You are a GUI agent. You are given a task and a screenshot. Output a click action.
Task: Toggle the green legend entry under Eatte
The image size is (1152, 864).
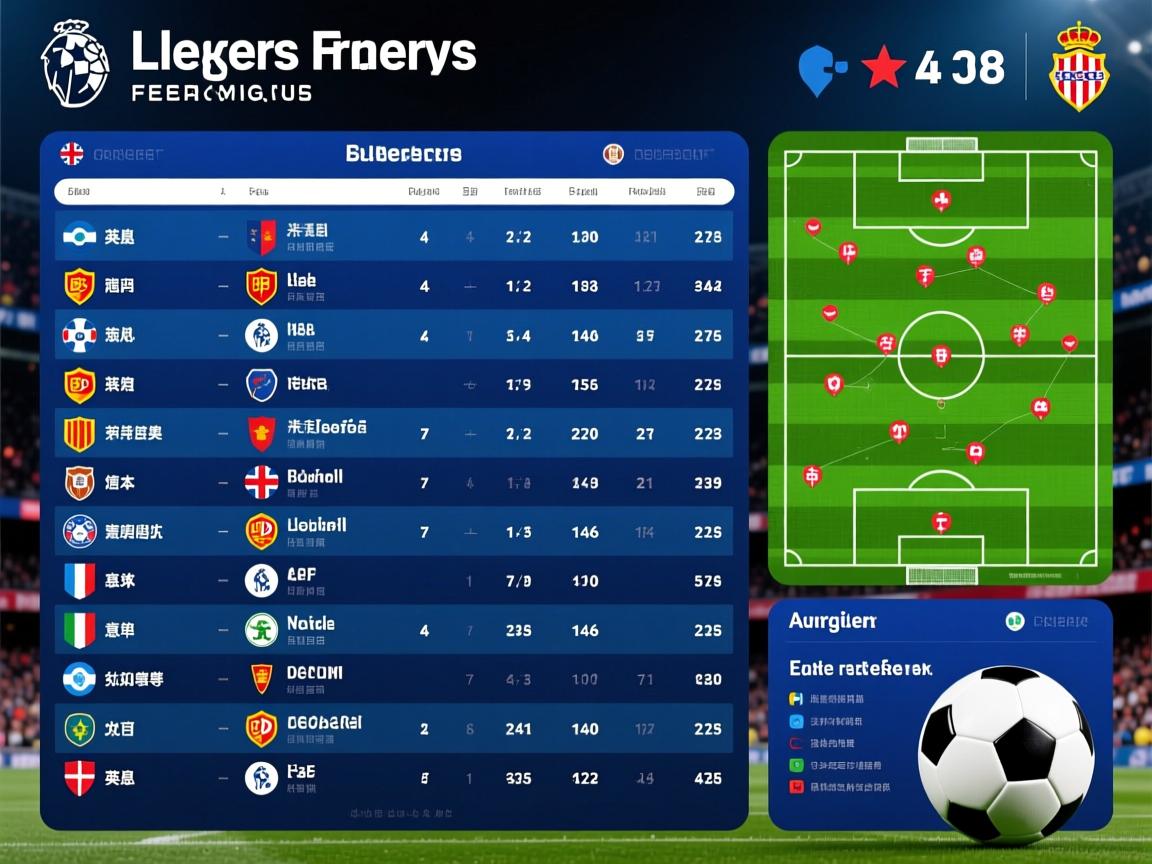(797, 765)
